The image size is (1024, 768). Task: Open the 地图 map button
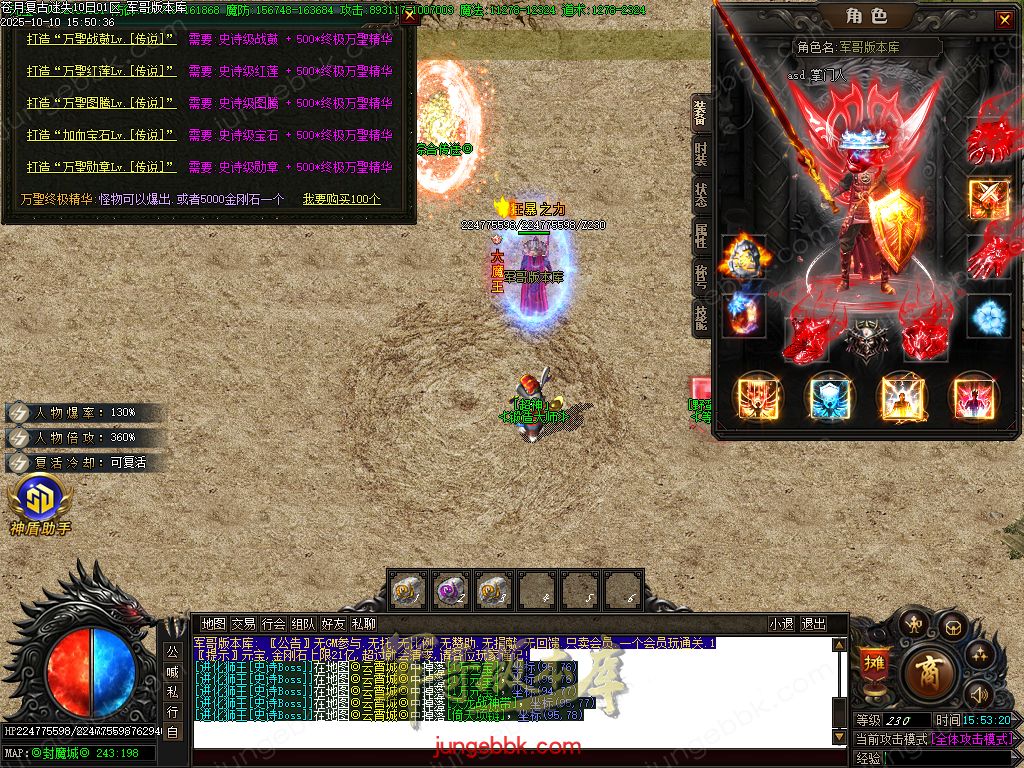(x=214, y=624)
